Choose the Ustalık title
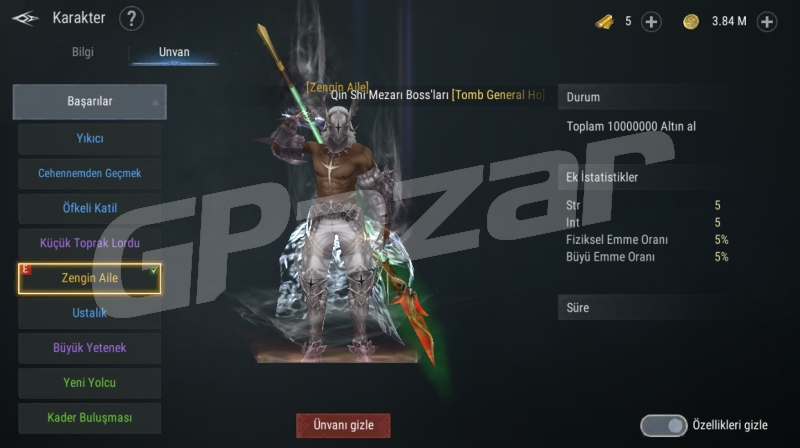Screen dimensions: 800x448 tap(90, 313)
